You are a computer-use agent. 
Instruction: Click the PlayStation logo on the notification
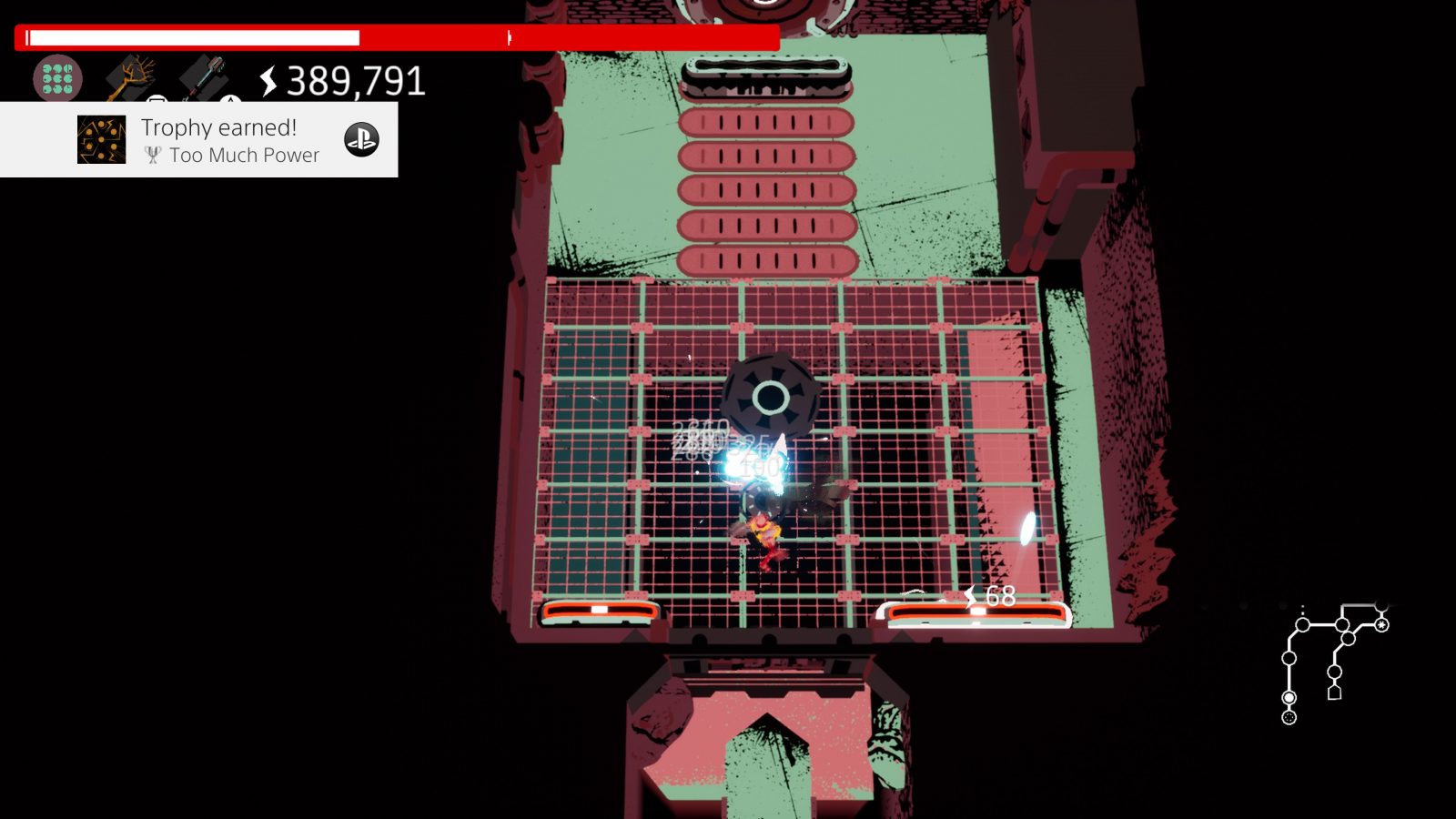click(361, 139)
